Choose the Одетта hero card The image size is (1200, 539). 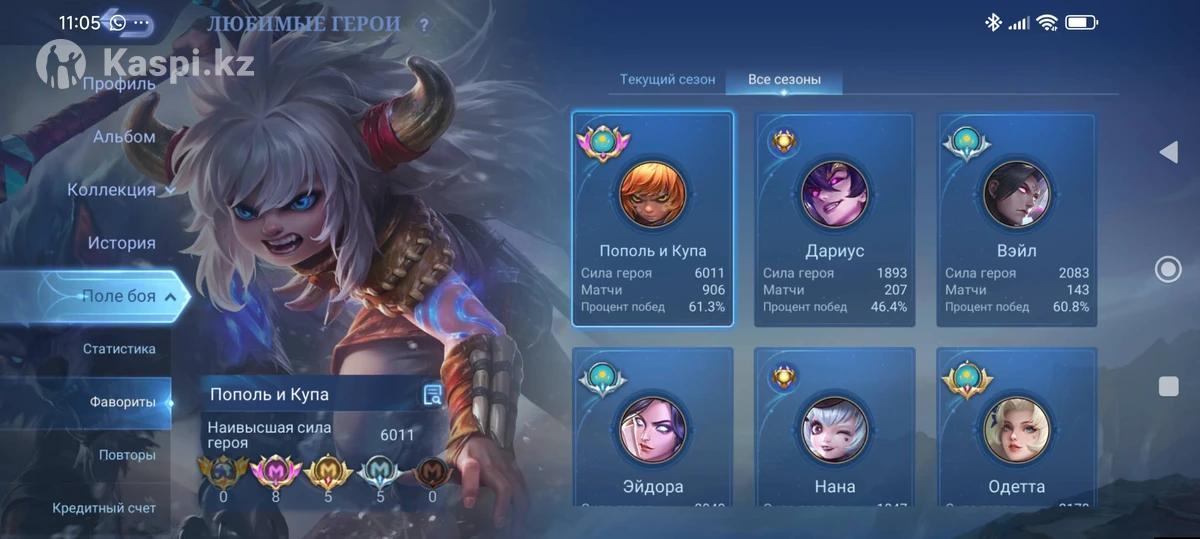[x=1016, y=425]
